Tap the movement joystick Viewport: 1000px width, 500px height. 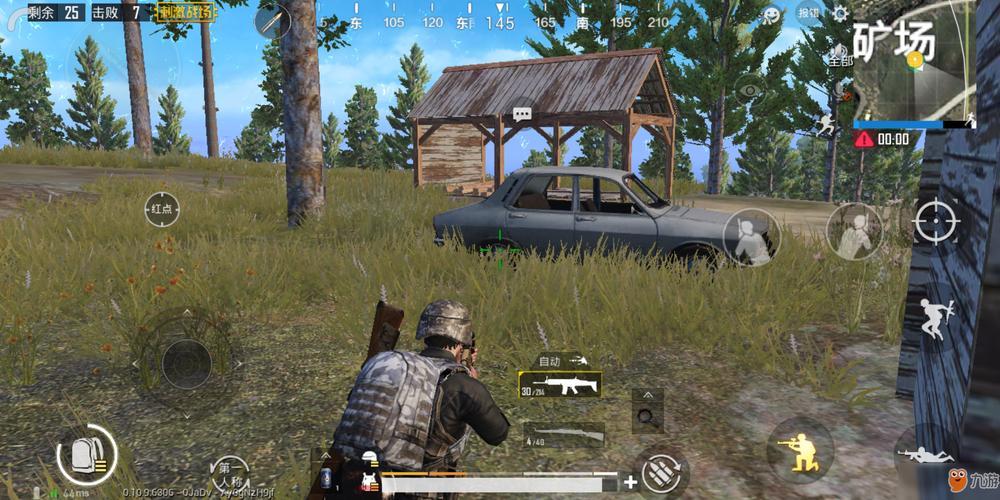click(184, 358)
